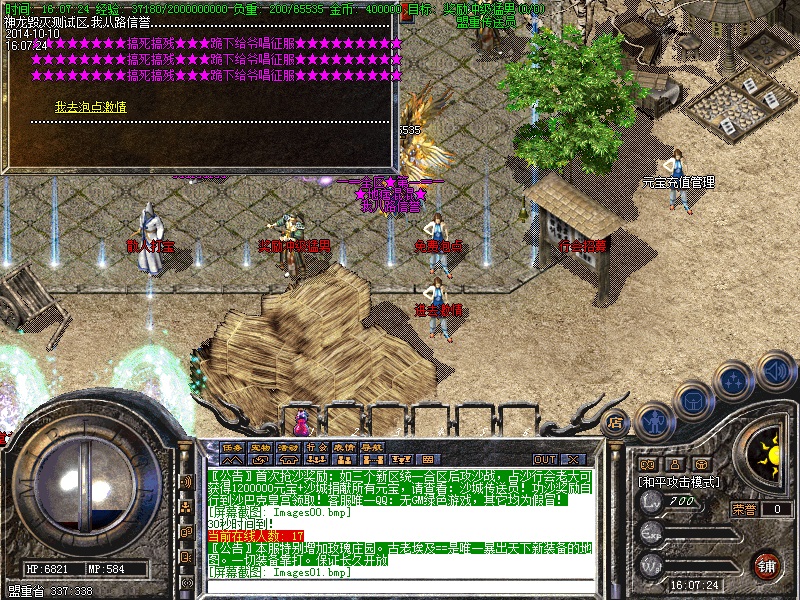The height and width of the screenshot is (600, 800).
Task: Toggle the 和平攻击模式 attack mode label
Action: (x=678, y=481)
